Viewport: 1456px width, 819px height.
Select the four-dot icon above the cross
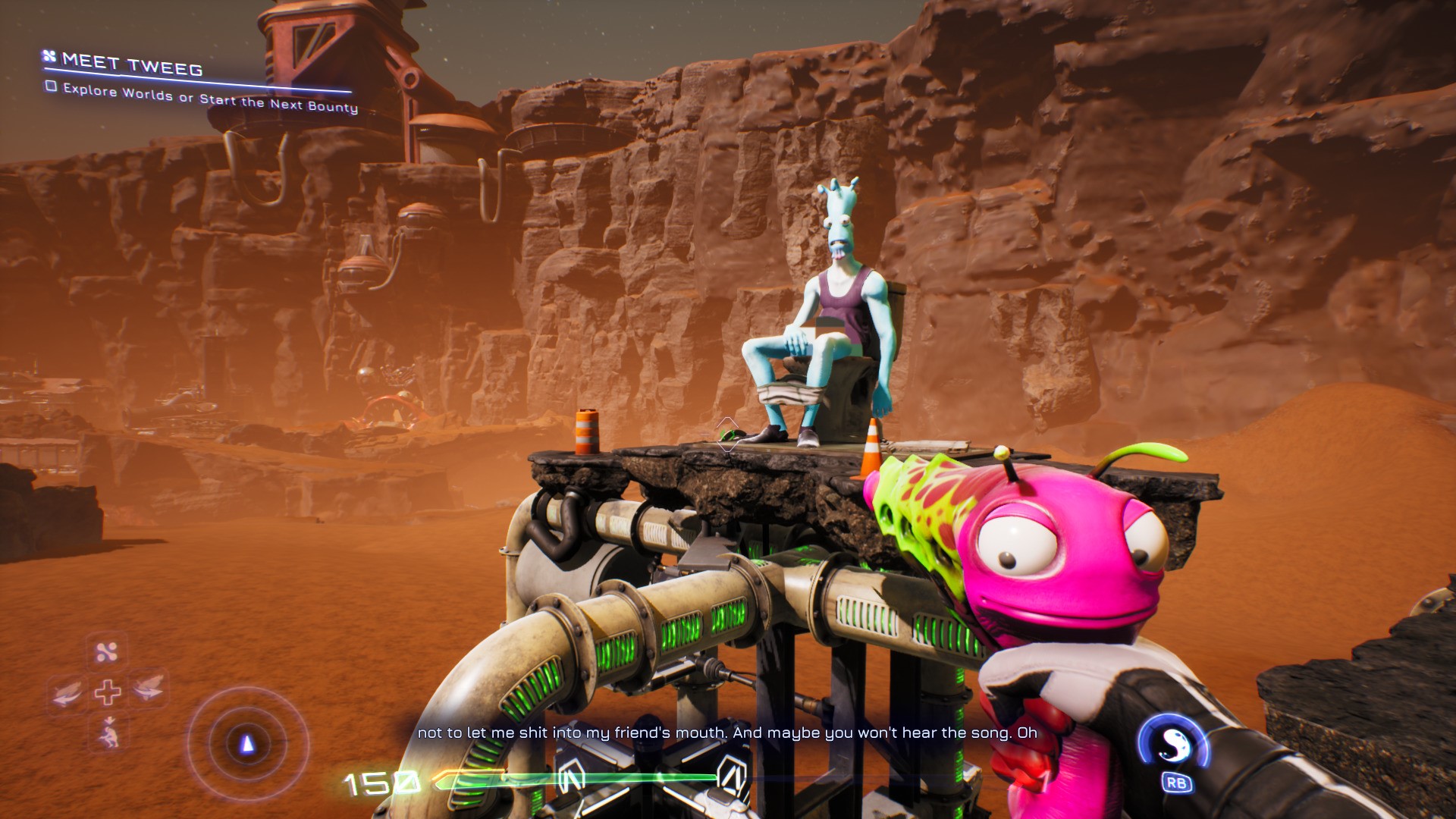(107, 651)
